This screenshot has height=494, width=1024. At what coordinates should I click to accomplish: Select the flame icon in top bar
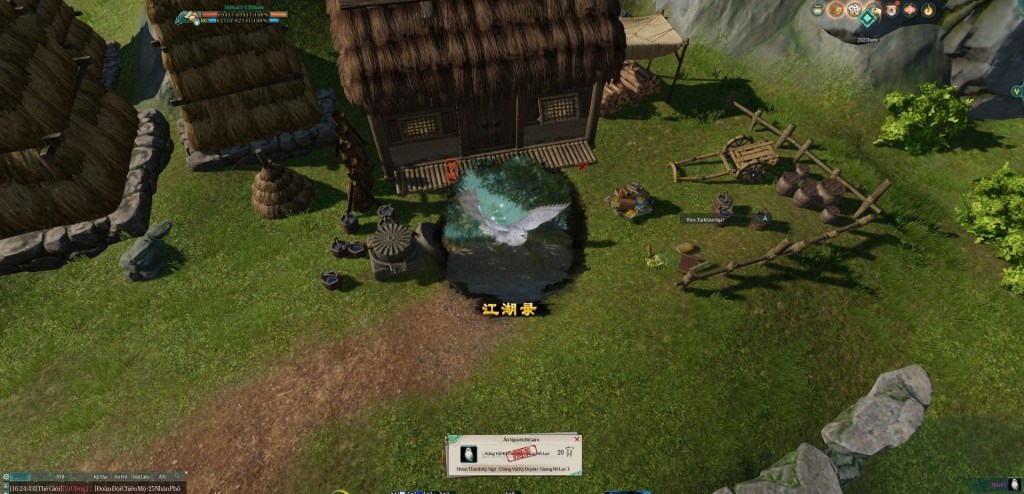pos(928,10)
